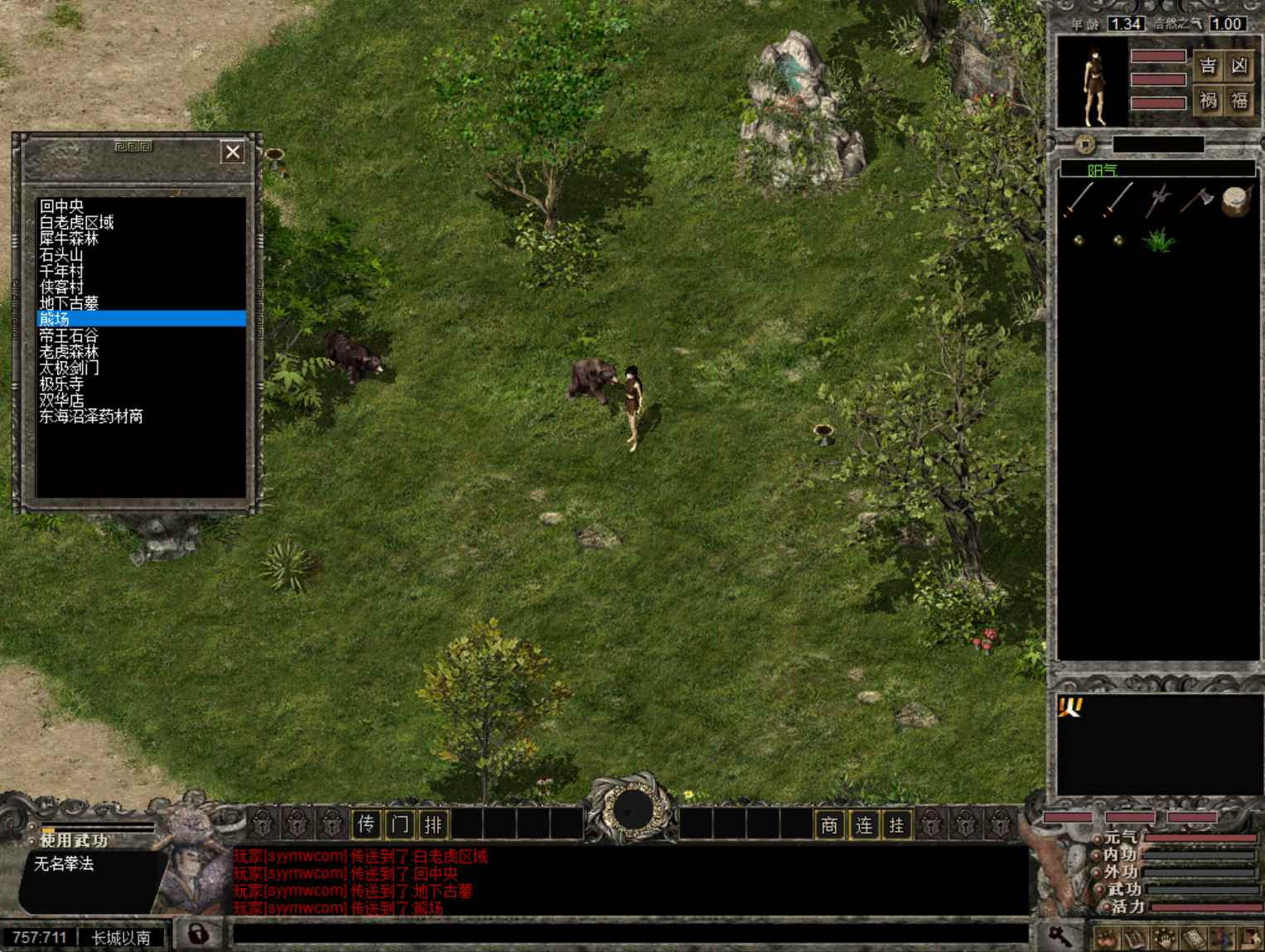Activate the 挂 hotbar button
The image size is (1265, 952).
(x=896, y=824)
